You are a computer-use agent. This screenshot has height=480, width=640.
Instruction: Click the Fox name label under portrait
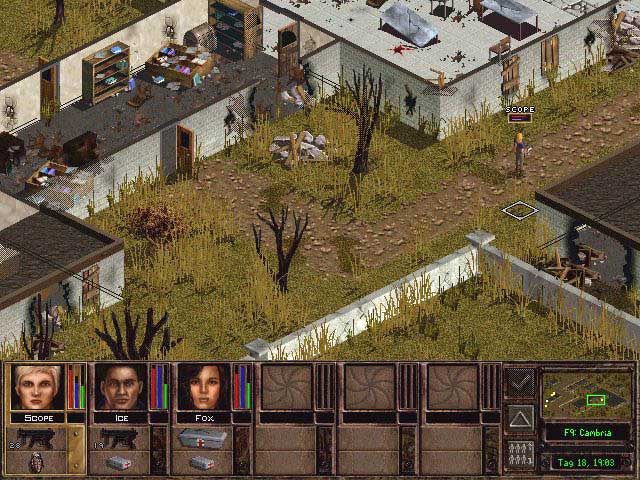tap(204, 417)
